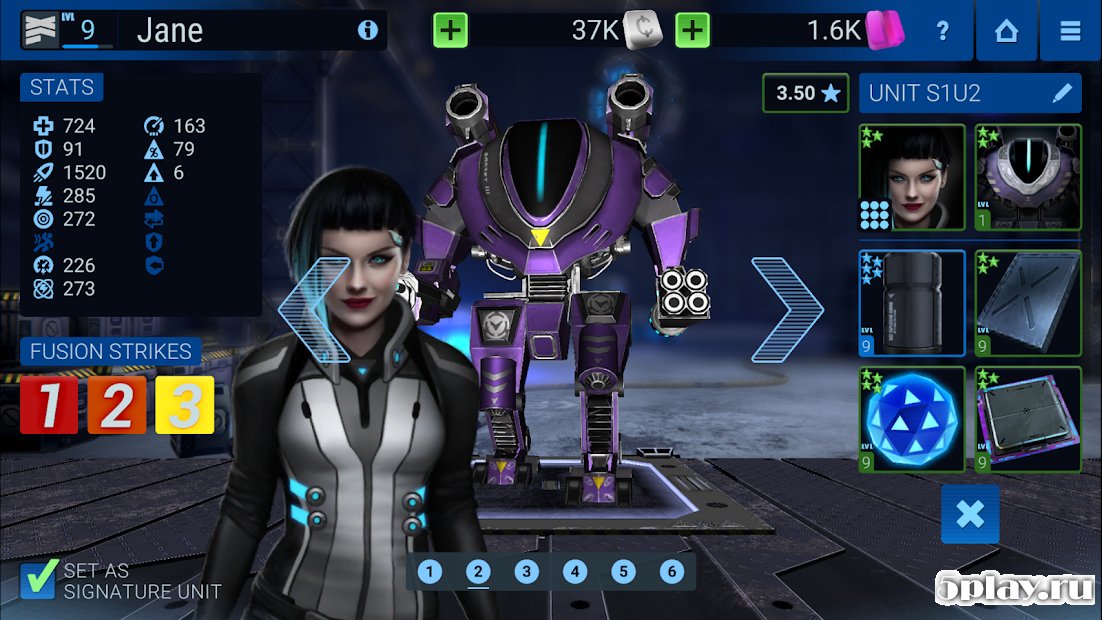This screenshot has height=620, width=1102.
Task: Select the pilot portrait slot
Action: (x=912, y=178)
